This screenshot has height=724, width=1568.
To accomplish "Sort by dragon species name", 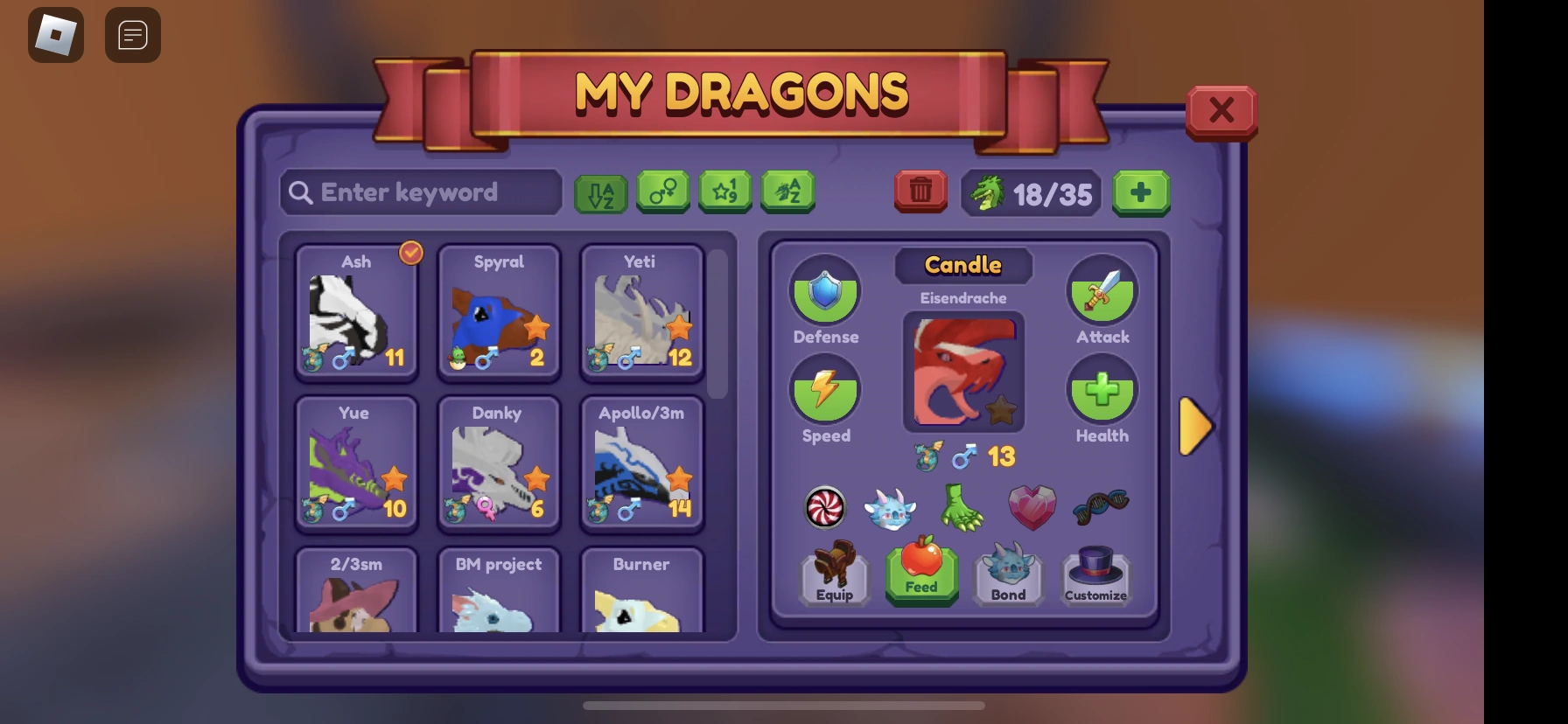I will (x=787, y=191).
